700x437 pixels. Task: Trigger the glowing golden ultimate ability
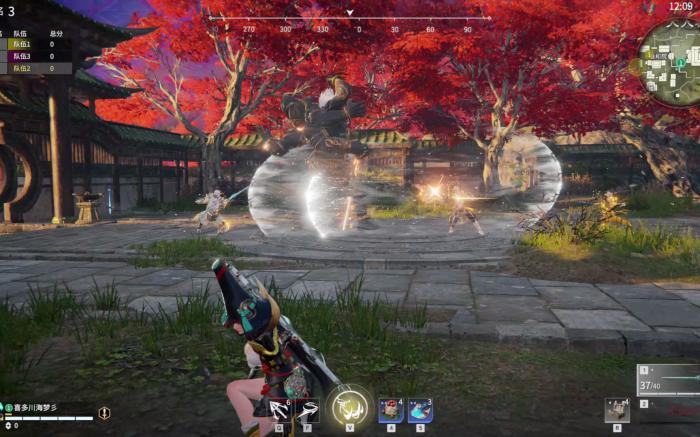click(x=349, y=406)
